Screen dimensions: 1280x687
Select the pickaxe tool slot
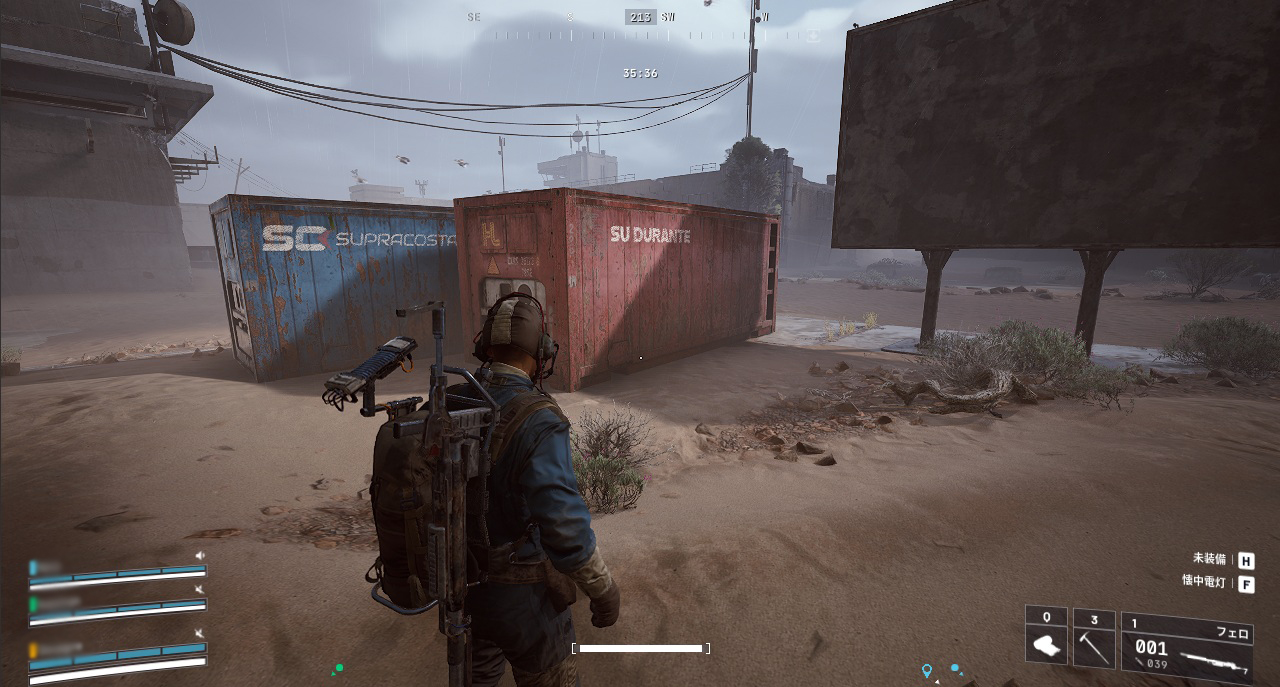click(1094, 640)
